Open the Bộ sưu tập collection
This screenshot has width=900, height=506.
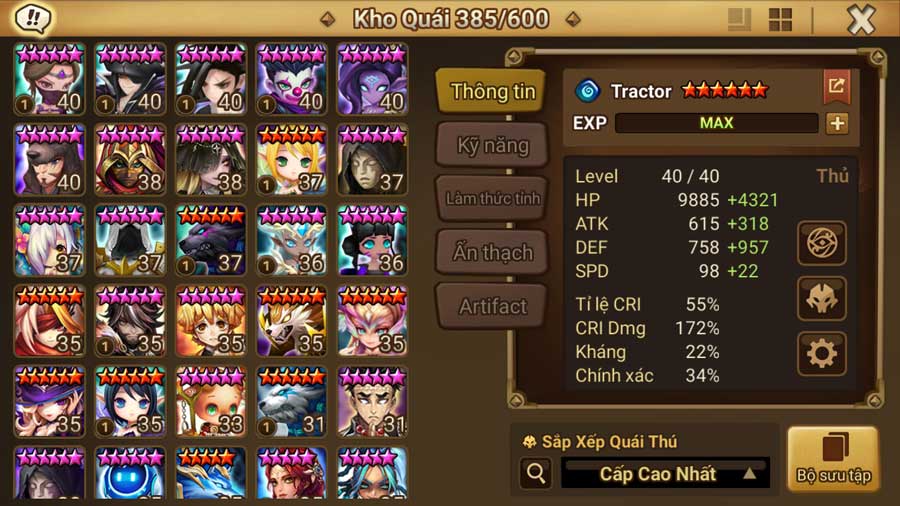coord(832,459)
